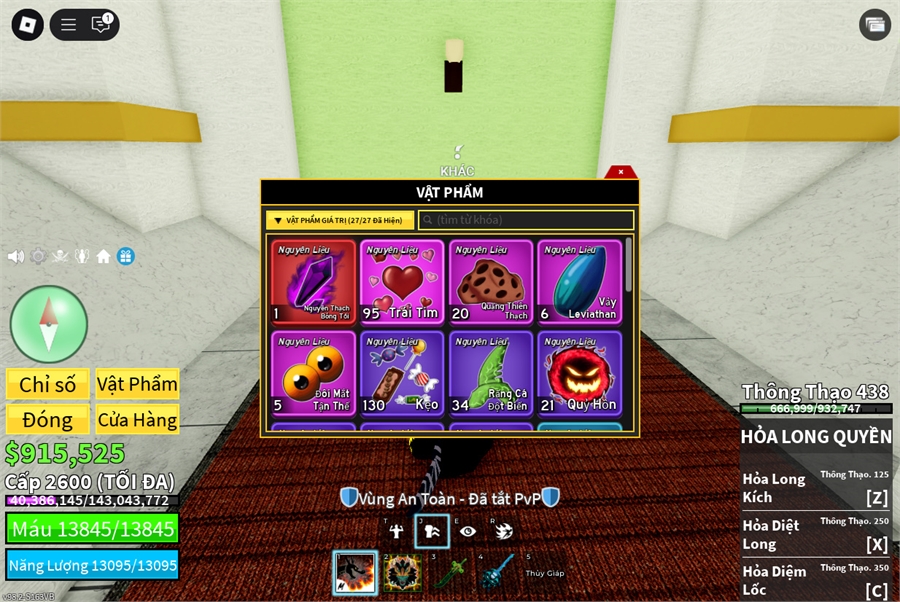Open the Roblox main menu logo
Image resolution: width=900 pixels, height=602 pixels.
tap(28, 25)
